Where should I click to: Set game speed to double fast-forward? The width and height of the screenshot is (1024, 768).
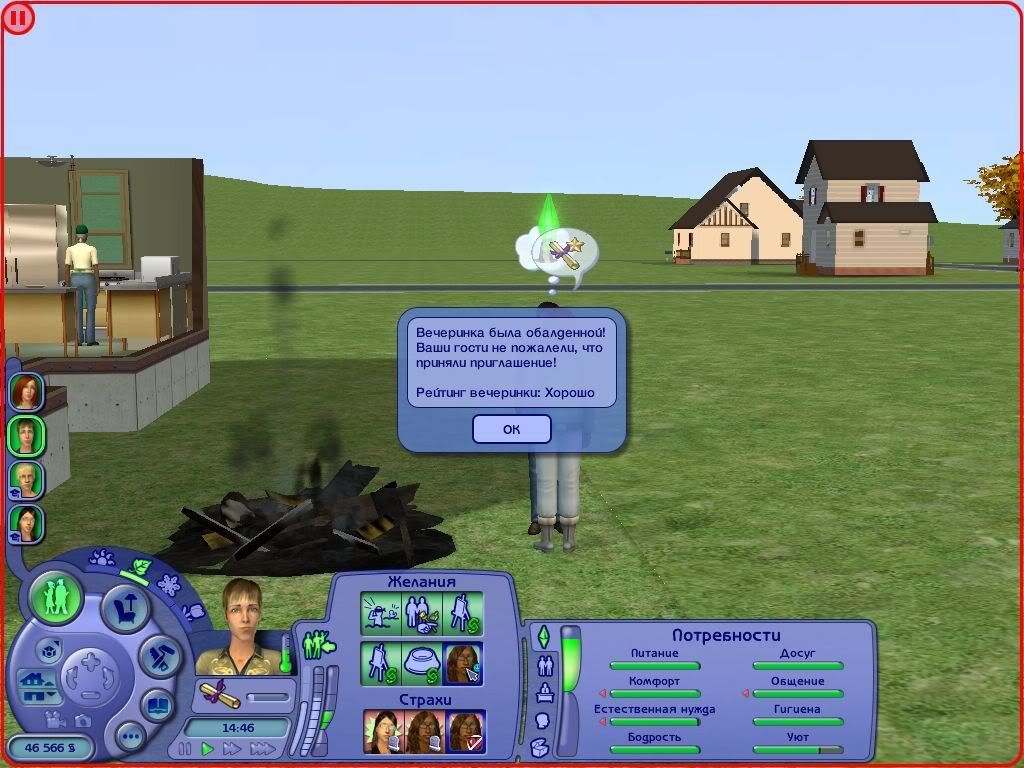tap(233, 748)
